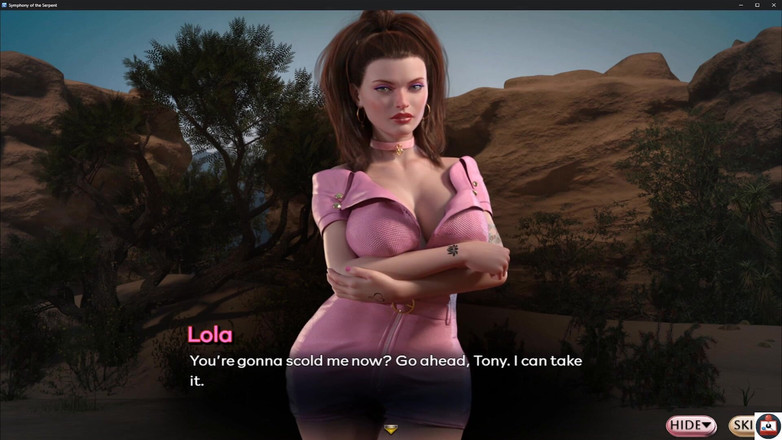This screenshot has width=782, height=440.
Task: Hide the dialogue box with HIDE button
Action: coord(691,425)
